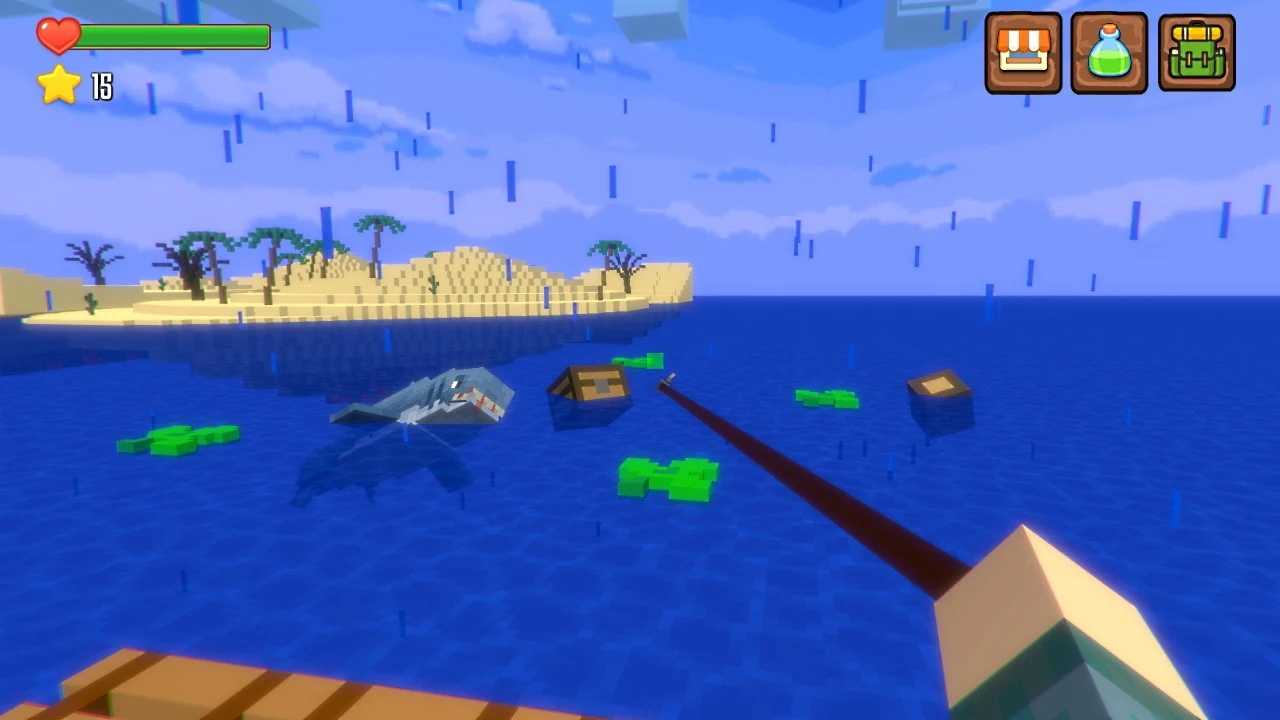Open the backpack inventory

pyautogui.click(x=1196, y=51)
